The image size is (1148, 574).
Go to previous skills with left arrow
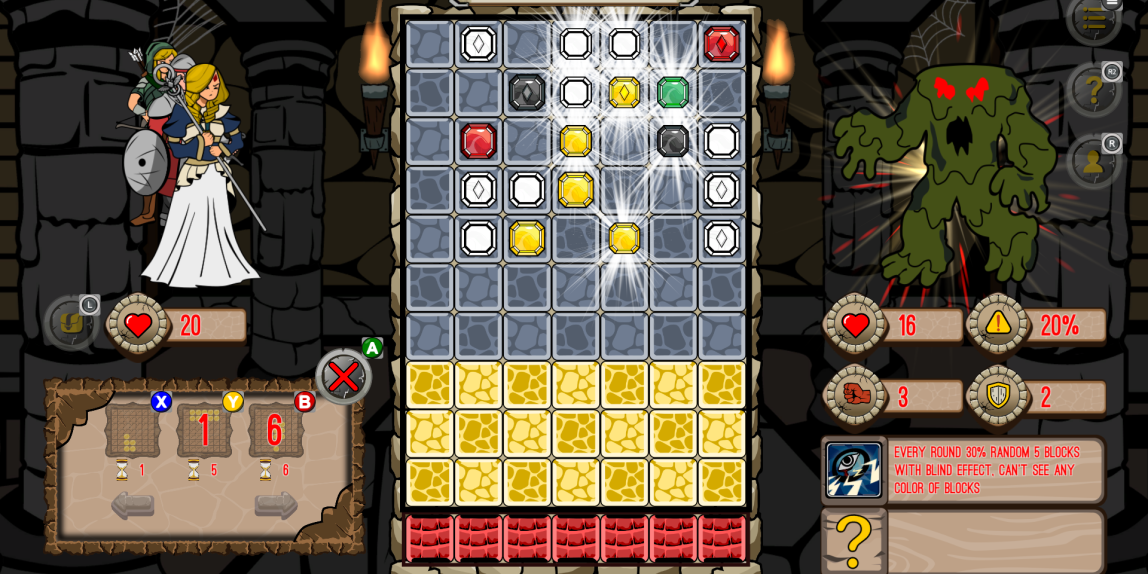132,505
